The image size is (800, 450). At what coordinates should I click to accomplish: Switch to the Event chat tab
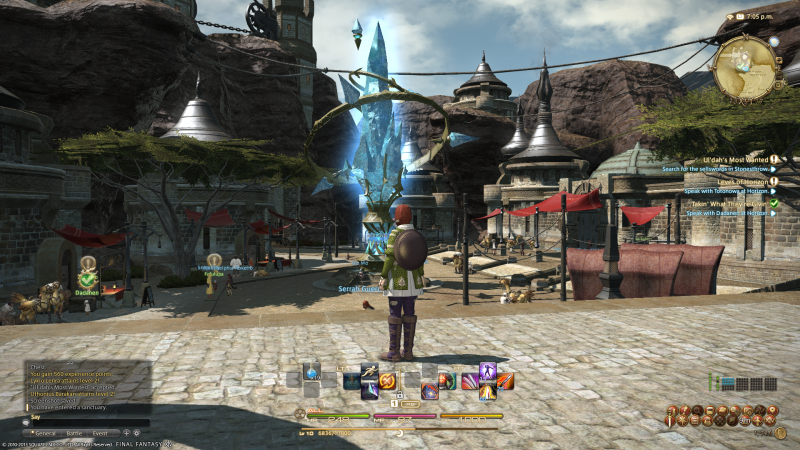click(x=100, y=433)
